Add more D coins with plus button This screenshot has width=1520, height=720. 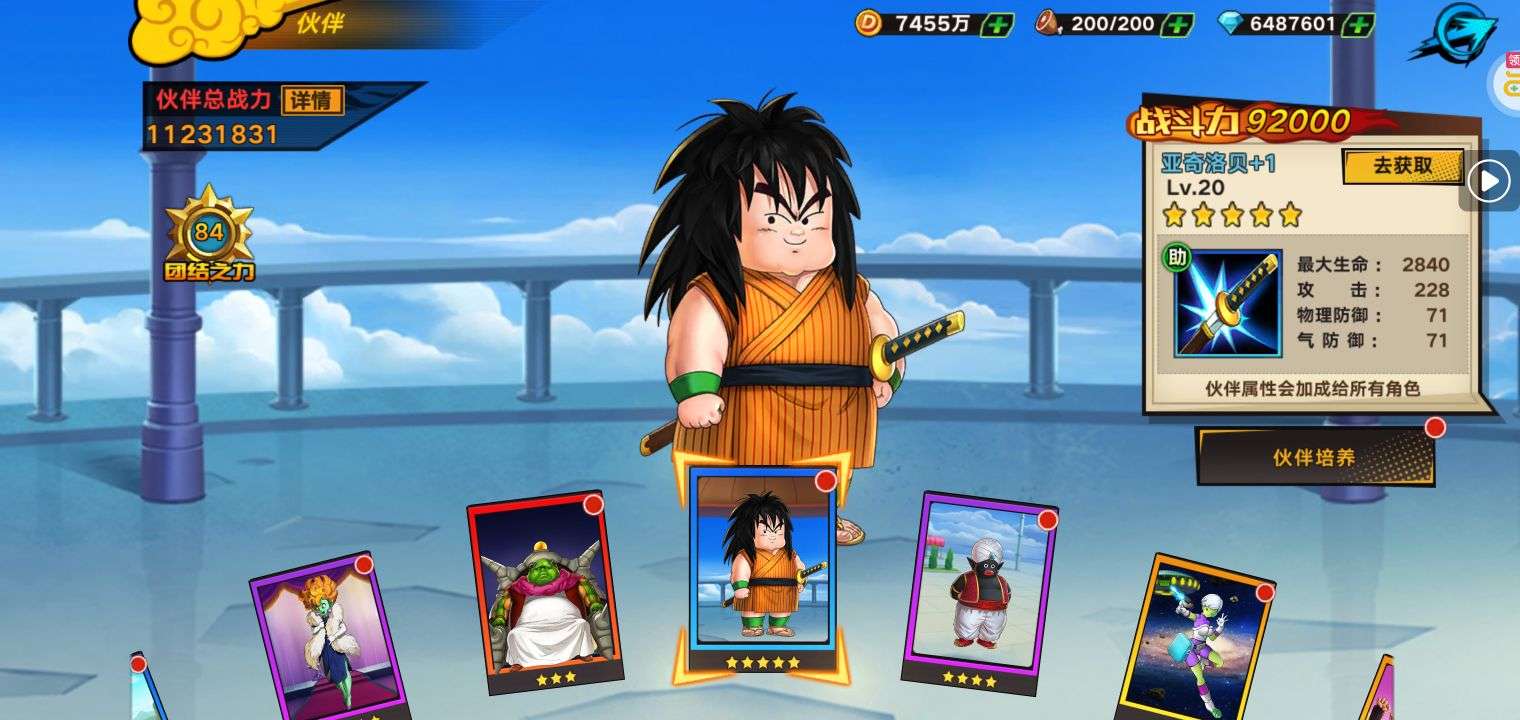(996, 24)
